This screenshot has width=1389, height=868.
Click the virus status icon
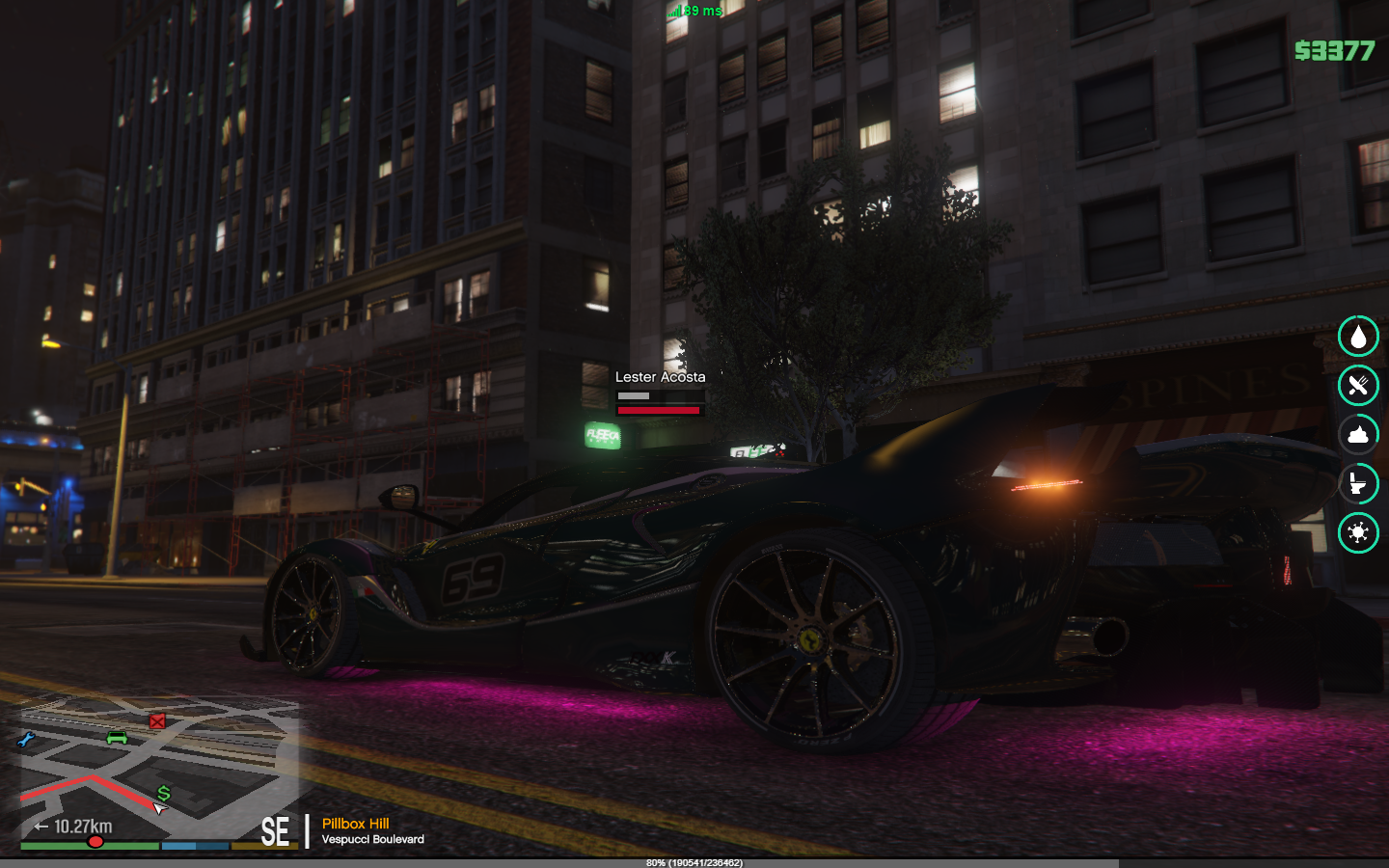tap(1358, 532)
